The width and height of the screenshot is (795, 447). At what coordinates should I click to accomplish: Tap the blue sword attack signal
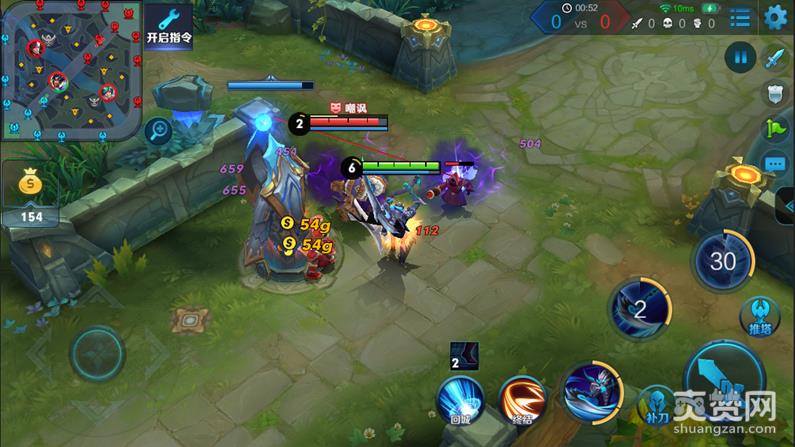coord(776,58)
